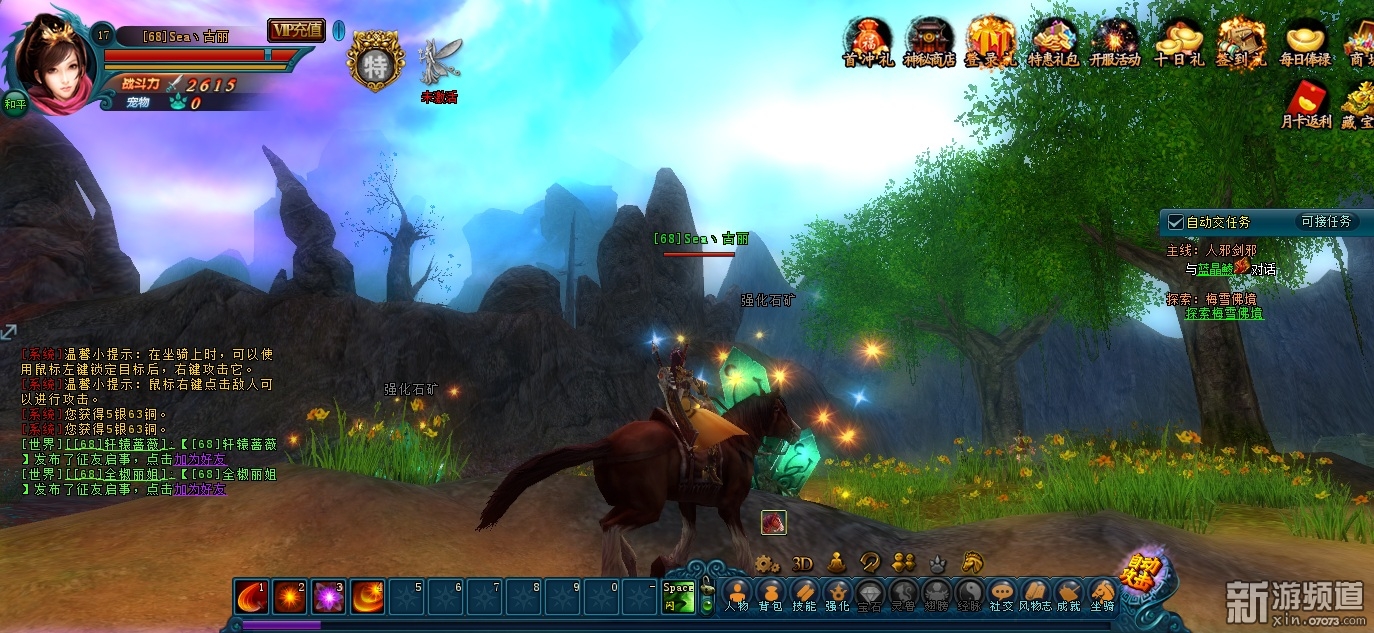Viewport: 1374px width, 633px height.
Task: Open the 开服活动 fireworks event icon
Action: [x=1114, y=39]
